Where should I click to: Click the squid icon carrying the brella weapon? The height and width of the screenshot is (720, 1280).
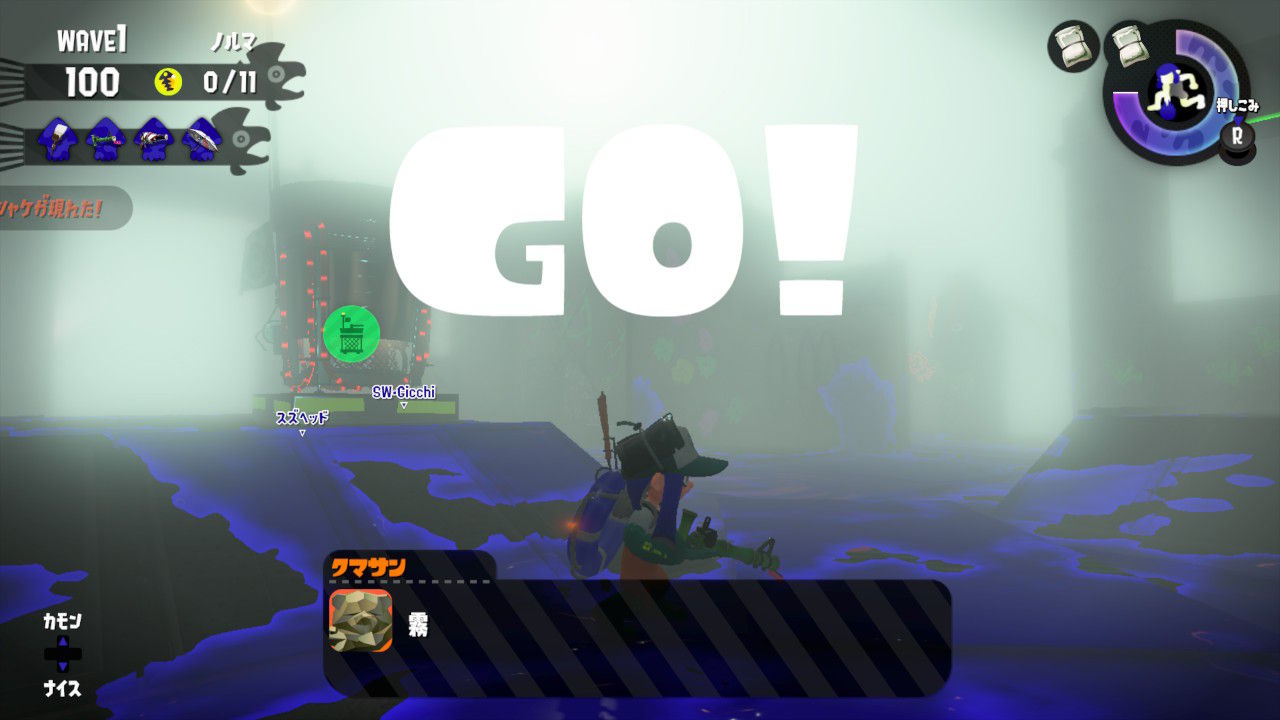point(202,140)
